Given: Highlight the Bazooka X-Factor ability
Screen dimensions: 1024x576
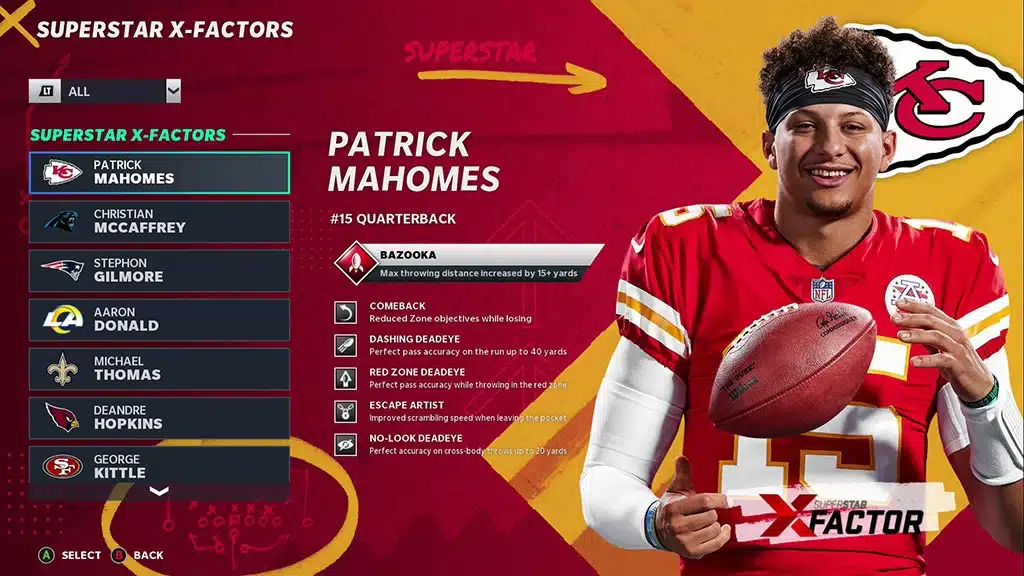Looking at the screenshot, I should click(470, 263).
